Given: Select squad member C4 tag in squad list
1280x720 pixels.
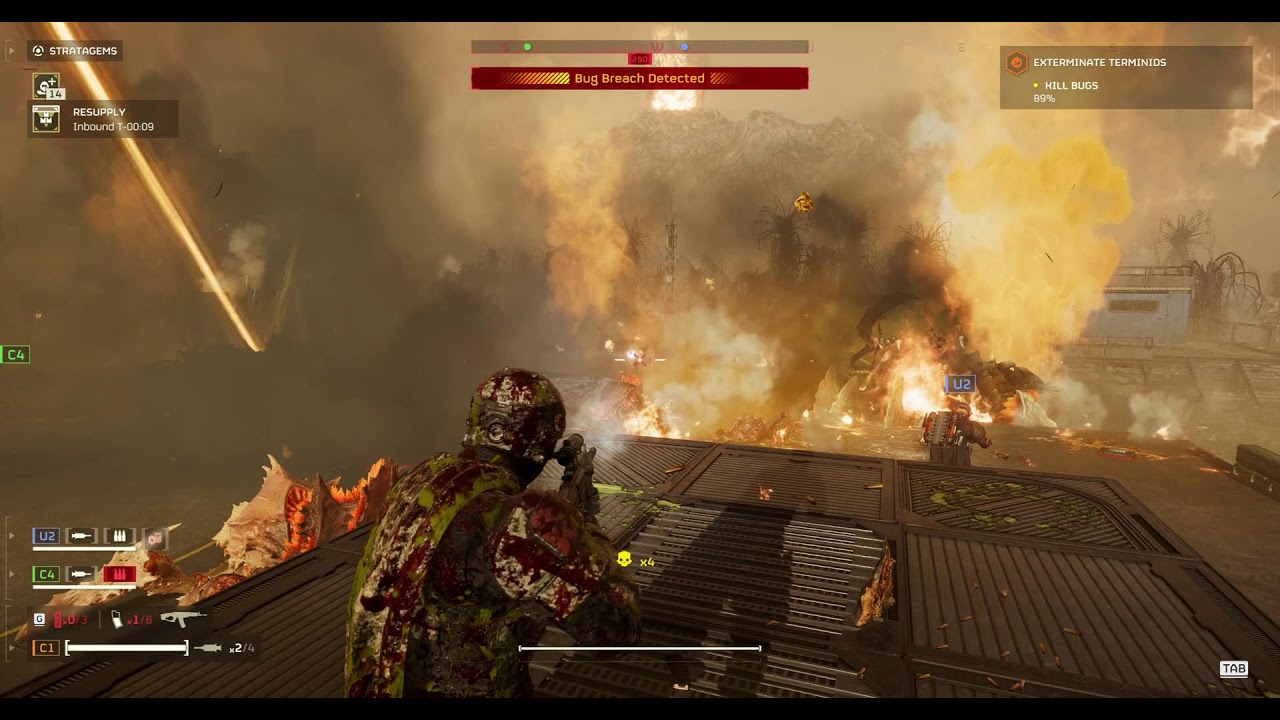Looking at the screenshot, I should coord(46,574).
